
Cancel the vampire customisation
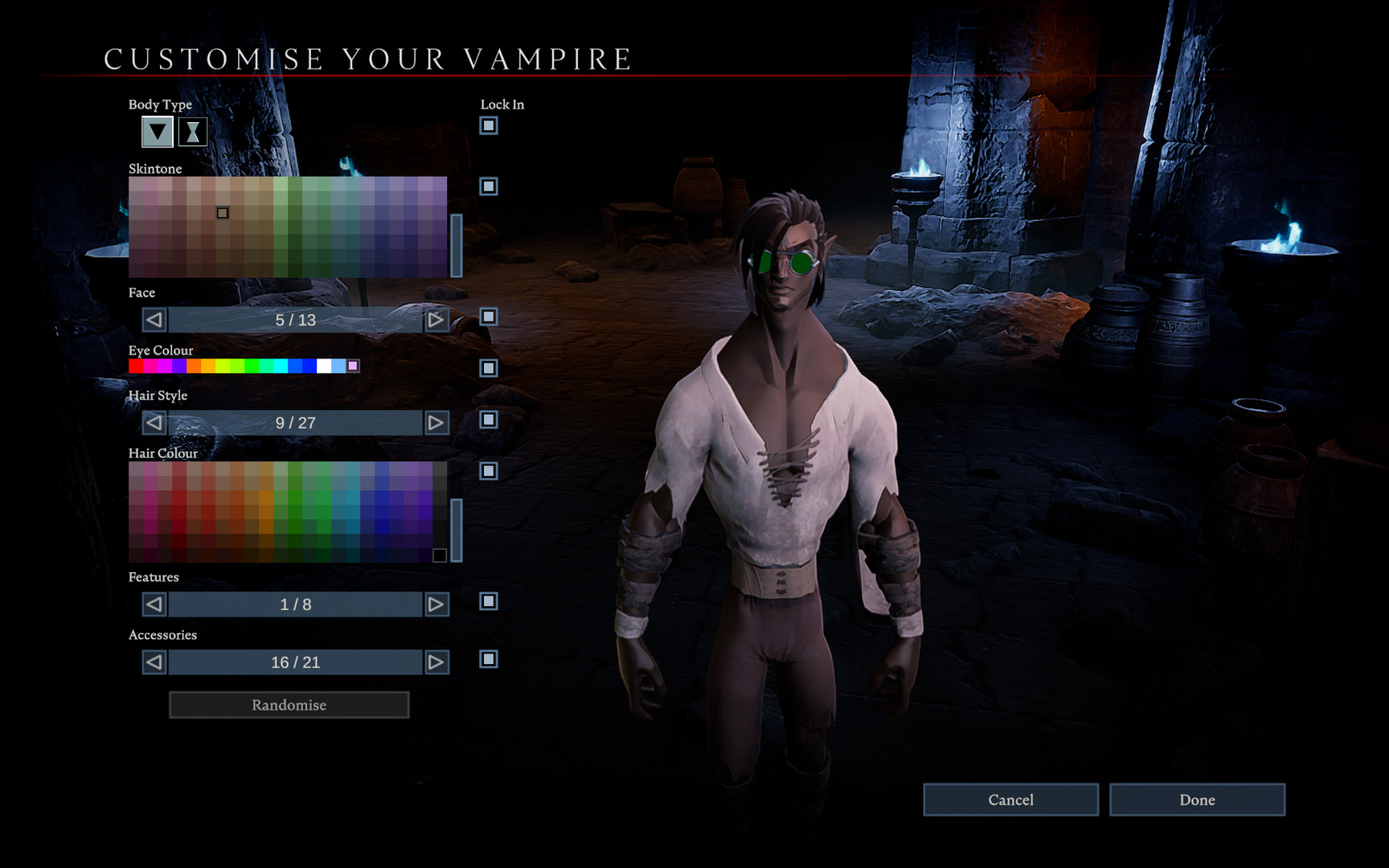pos(1011,800)
